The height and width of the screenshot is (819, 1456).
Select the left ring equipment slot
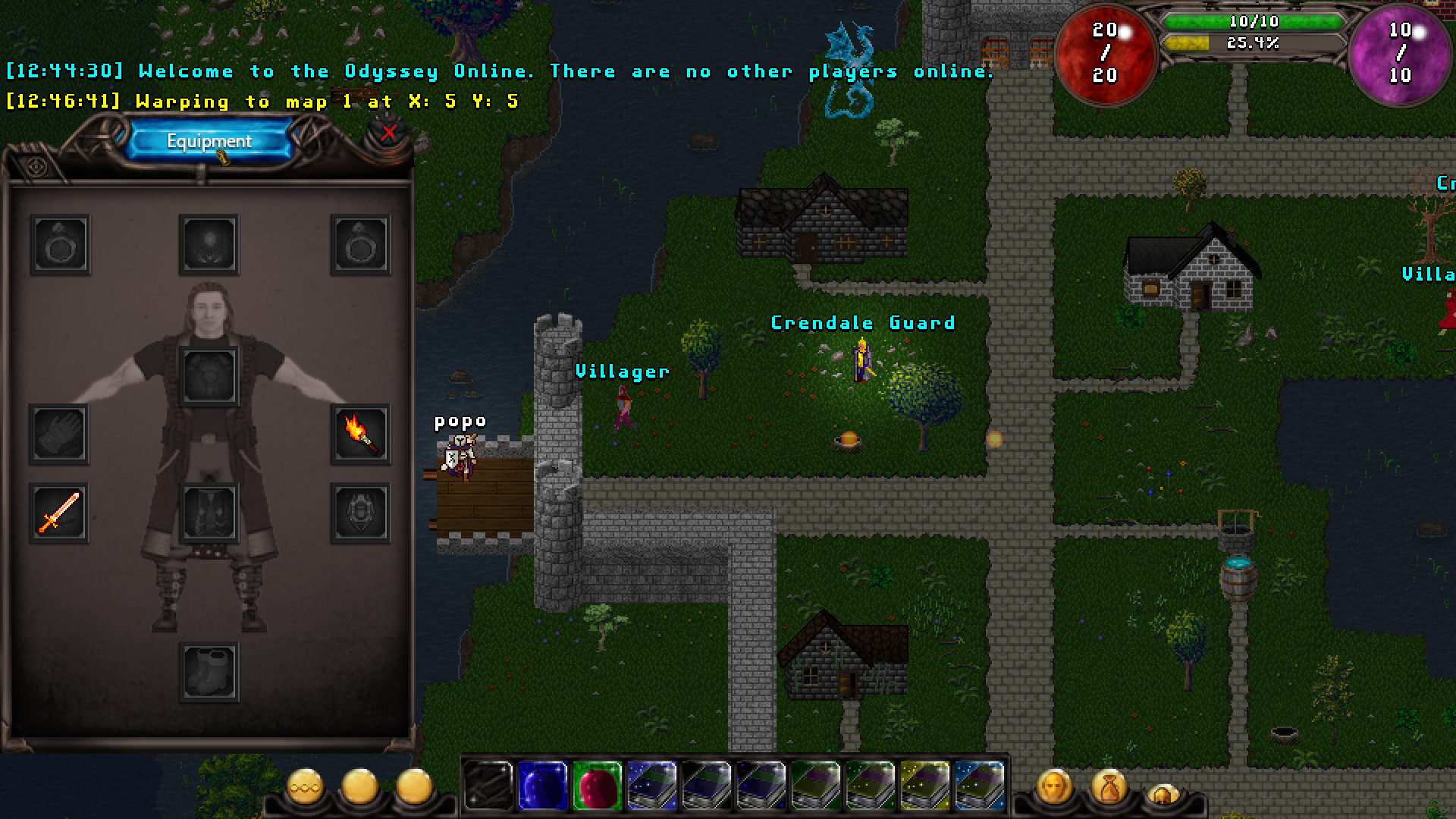(59, 244)
